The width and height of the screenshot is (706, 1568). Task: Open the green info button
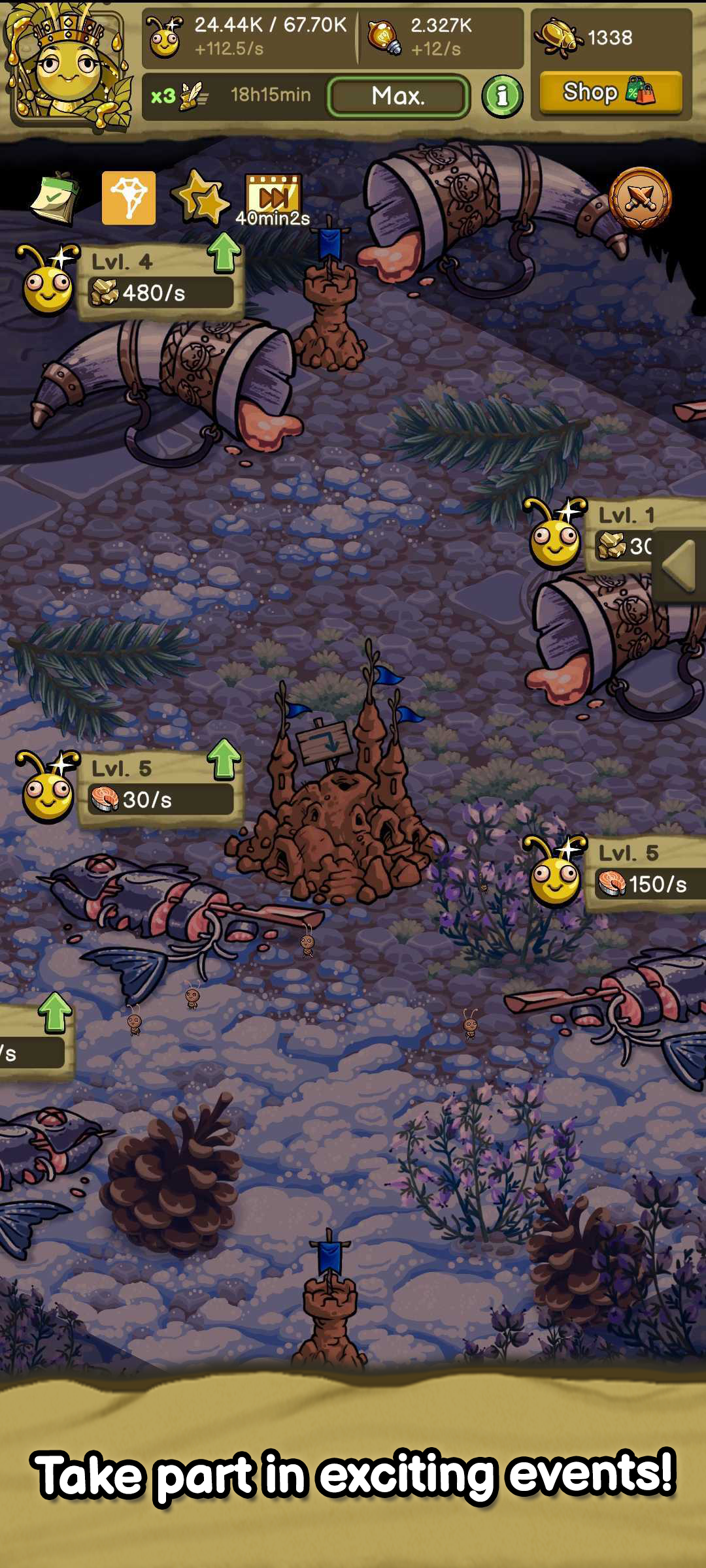(502, 97)
